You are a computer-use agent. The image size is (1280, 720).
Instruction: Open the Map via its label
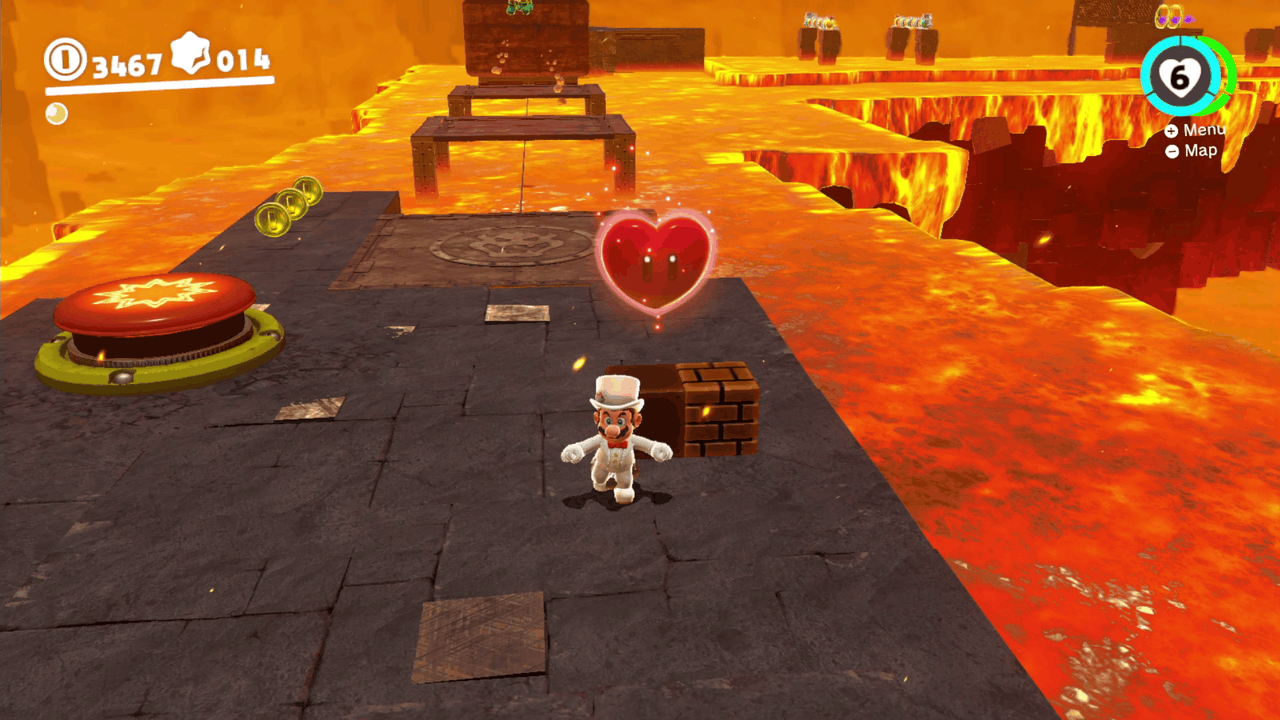point(1200,151)
